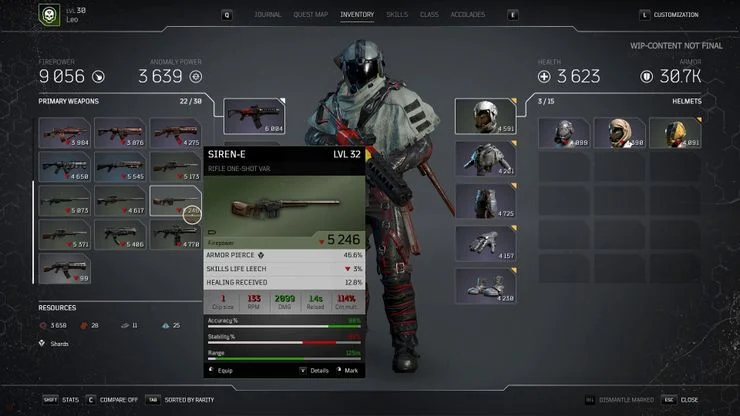Select the equipped primary weapon with 6 024 firepower

(254, 116)
